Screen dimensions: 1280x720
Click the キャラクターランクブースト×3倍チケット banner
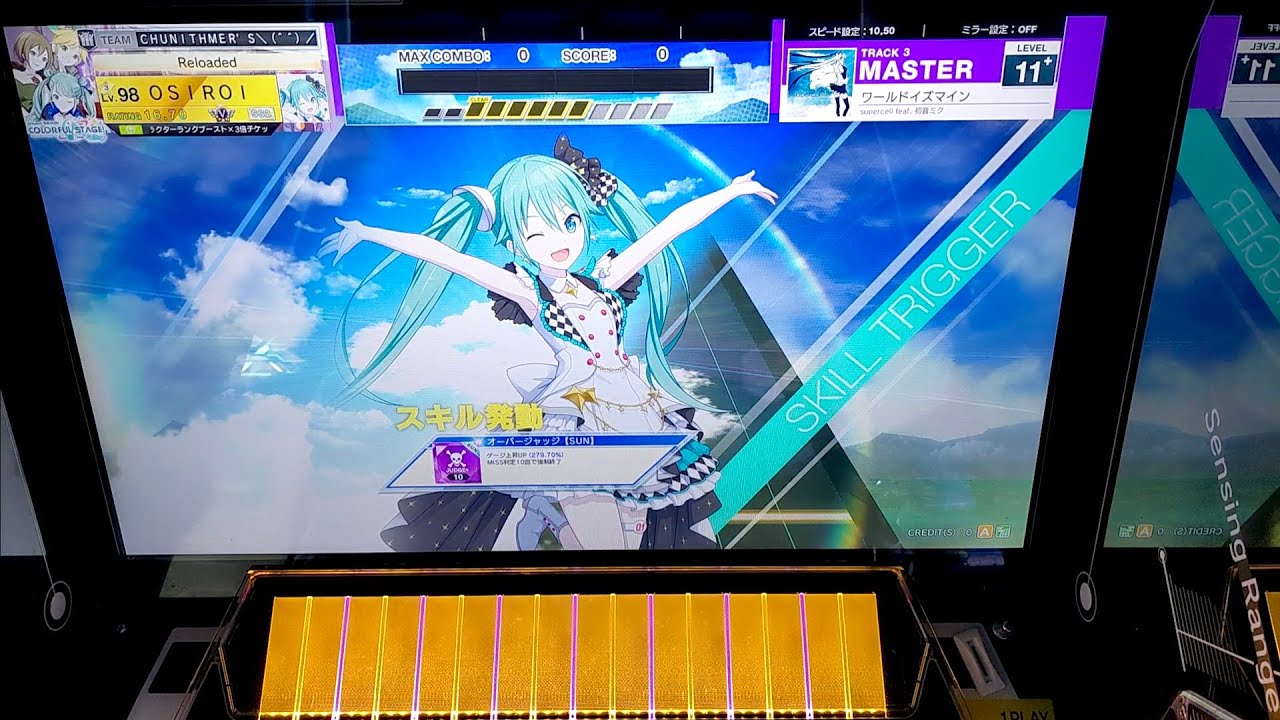coord(206,128)
